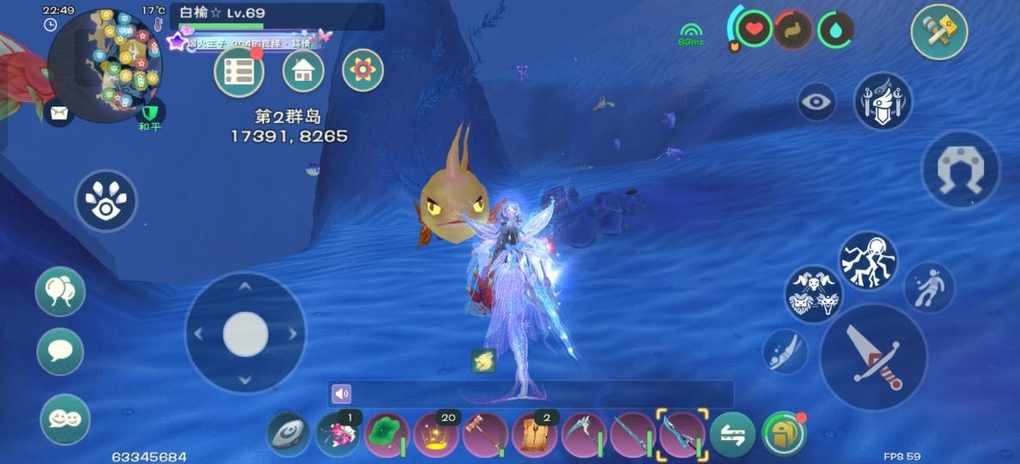Viewport: 1020px width, 464px height.
Task: Select the golden crown slot with 20
Action: pos(437,435)
